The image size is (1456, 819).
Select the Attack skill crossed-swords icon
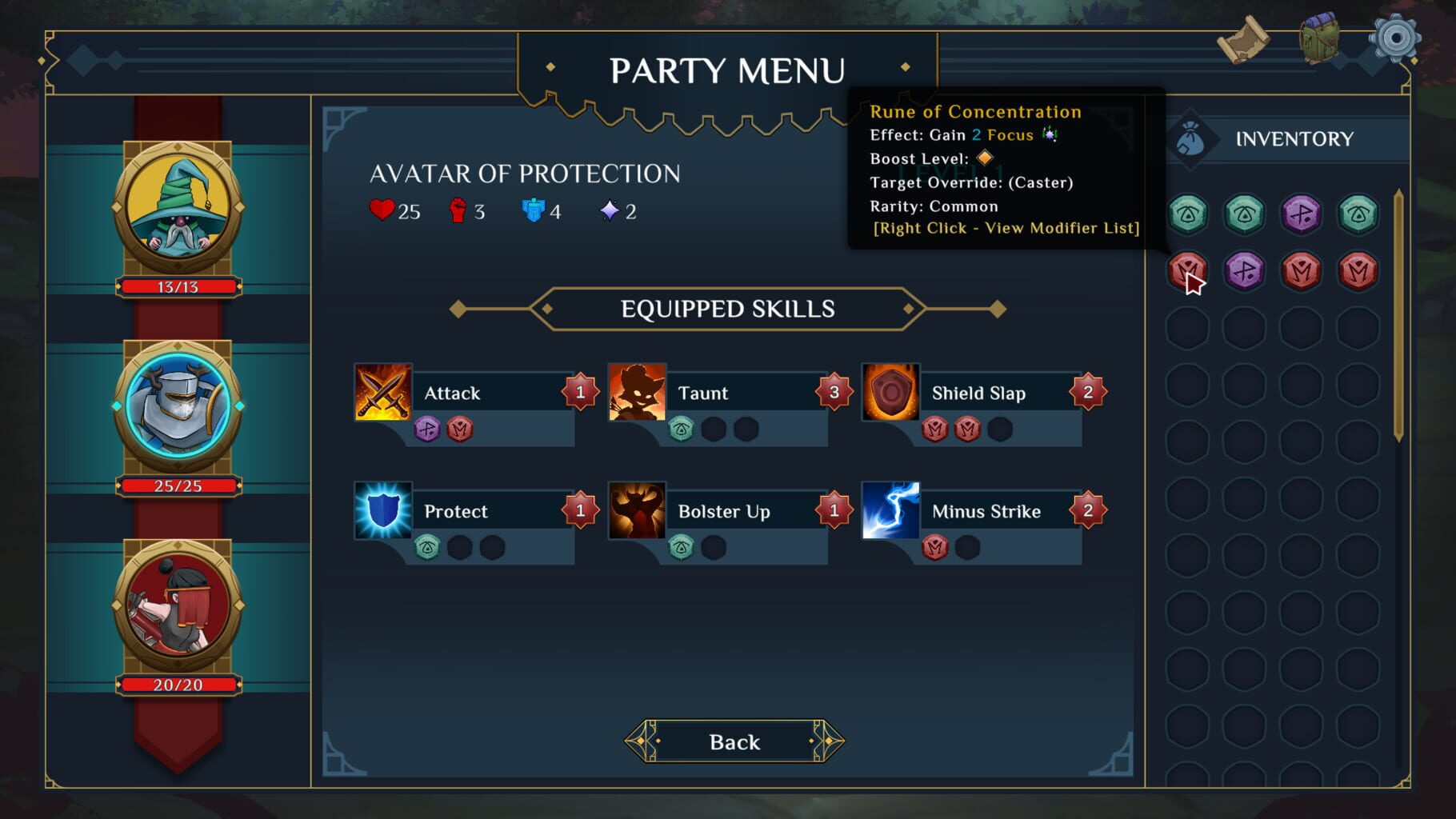tap(382, 393)
